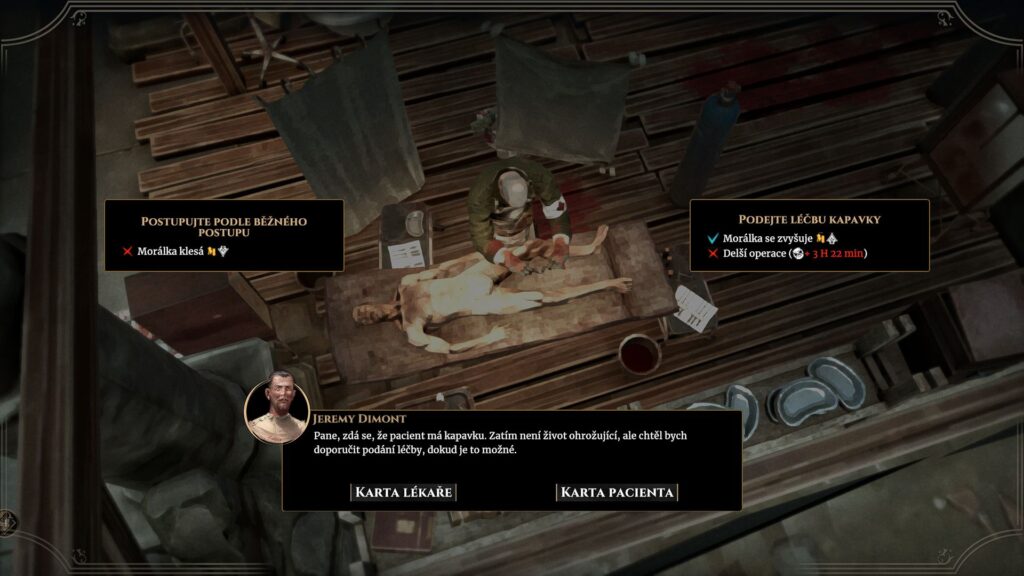
Task: Open Karta lékaře
Action: pyautogui.click(x=405, y=492)
